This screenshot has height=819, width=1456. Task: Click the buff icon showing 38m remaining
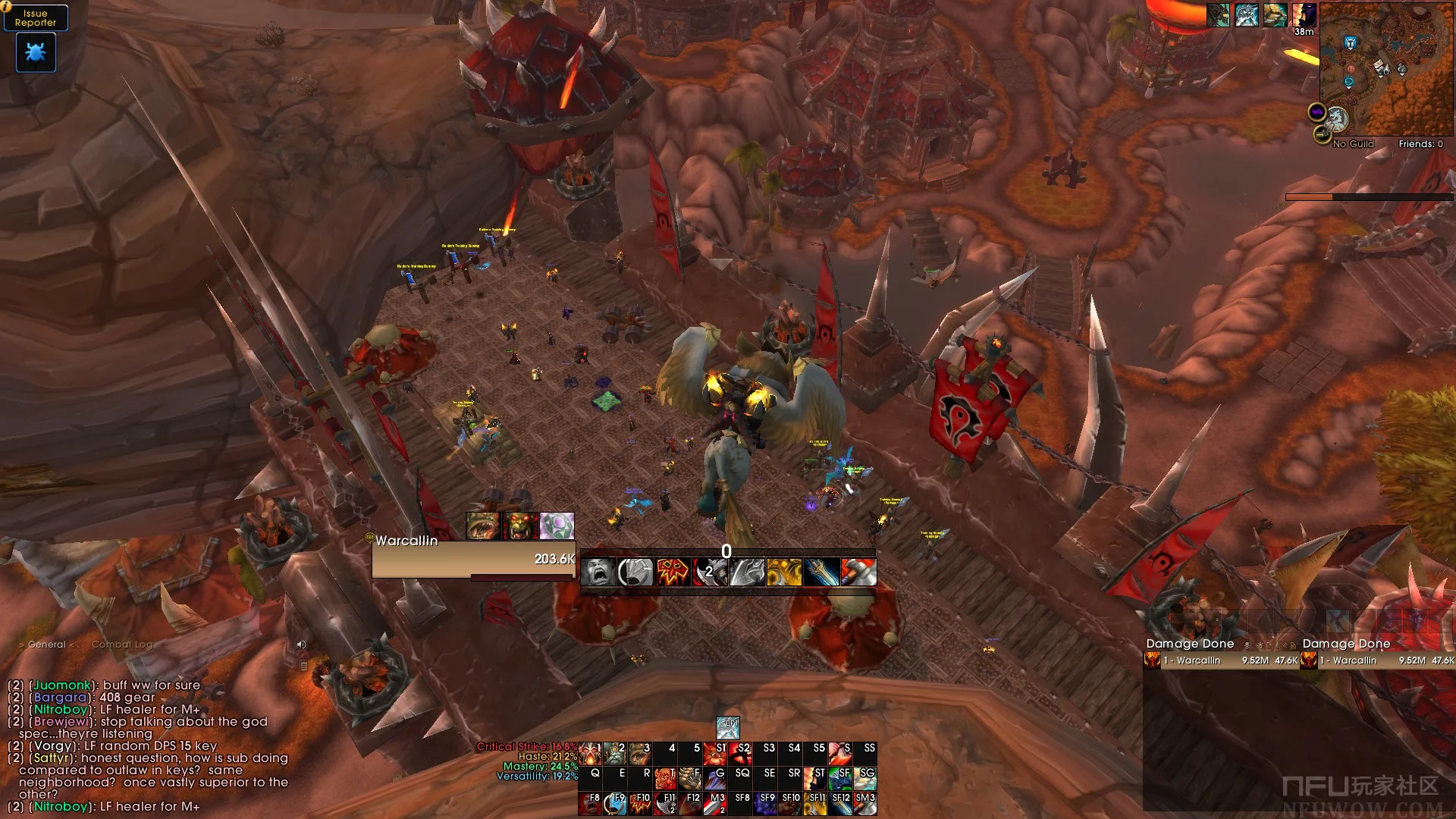1304,15
